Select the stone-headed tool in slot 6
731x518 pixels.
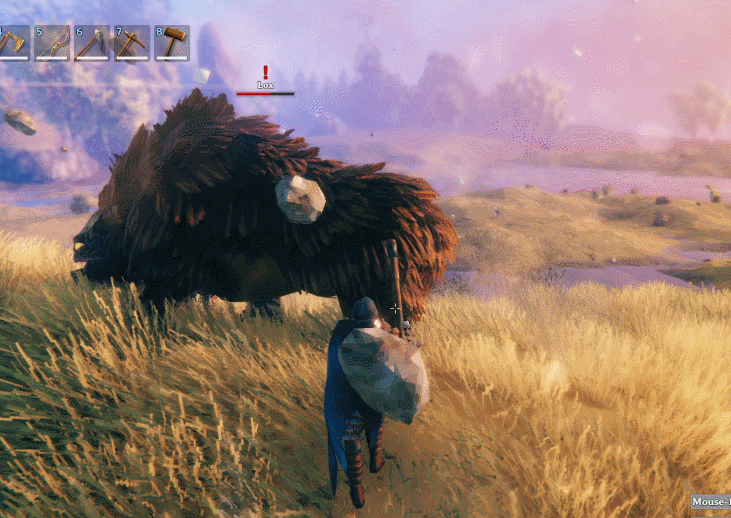click(91, 43)
